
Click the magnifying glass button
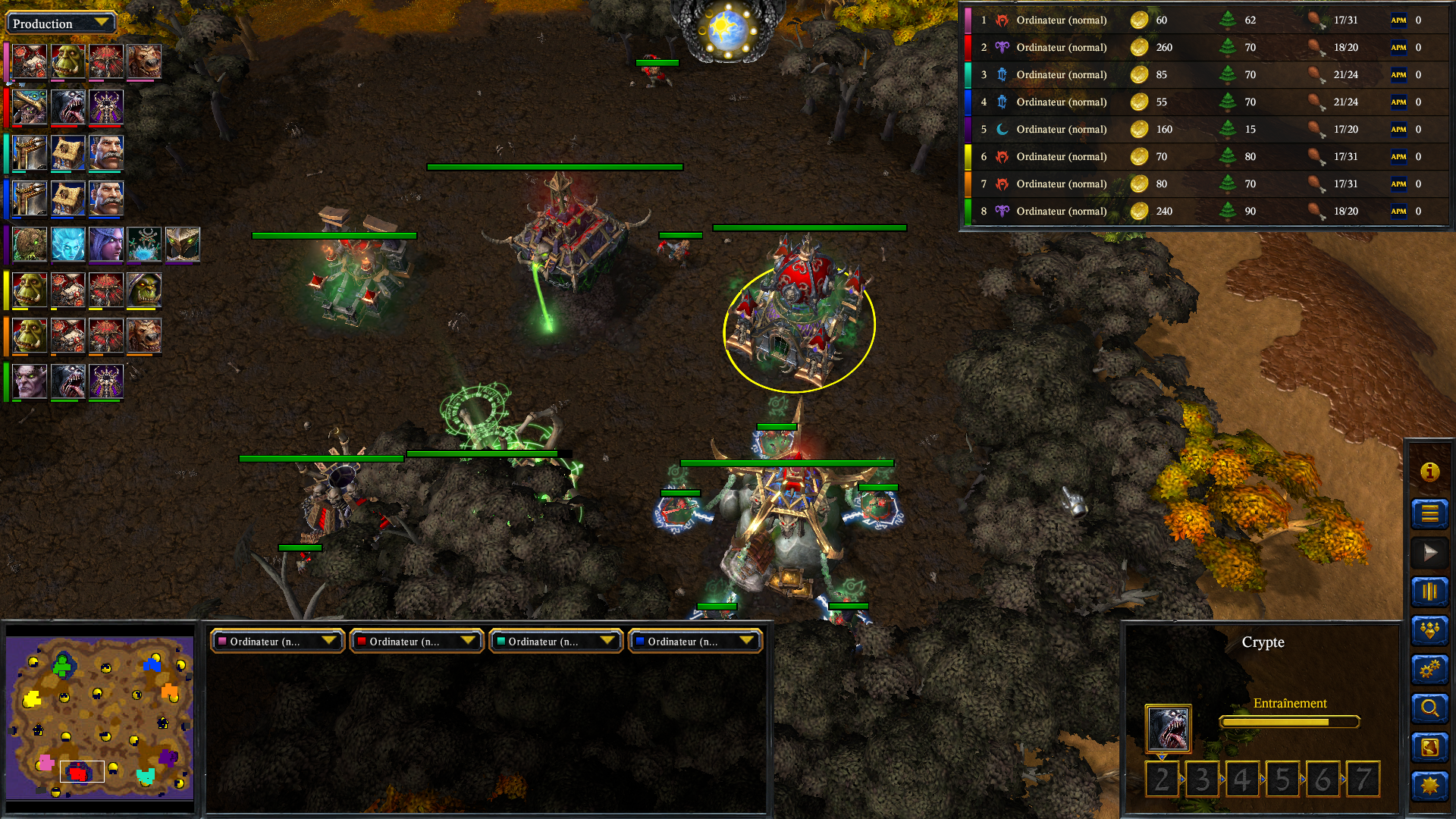[x=1429, y=708]
